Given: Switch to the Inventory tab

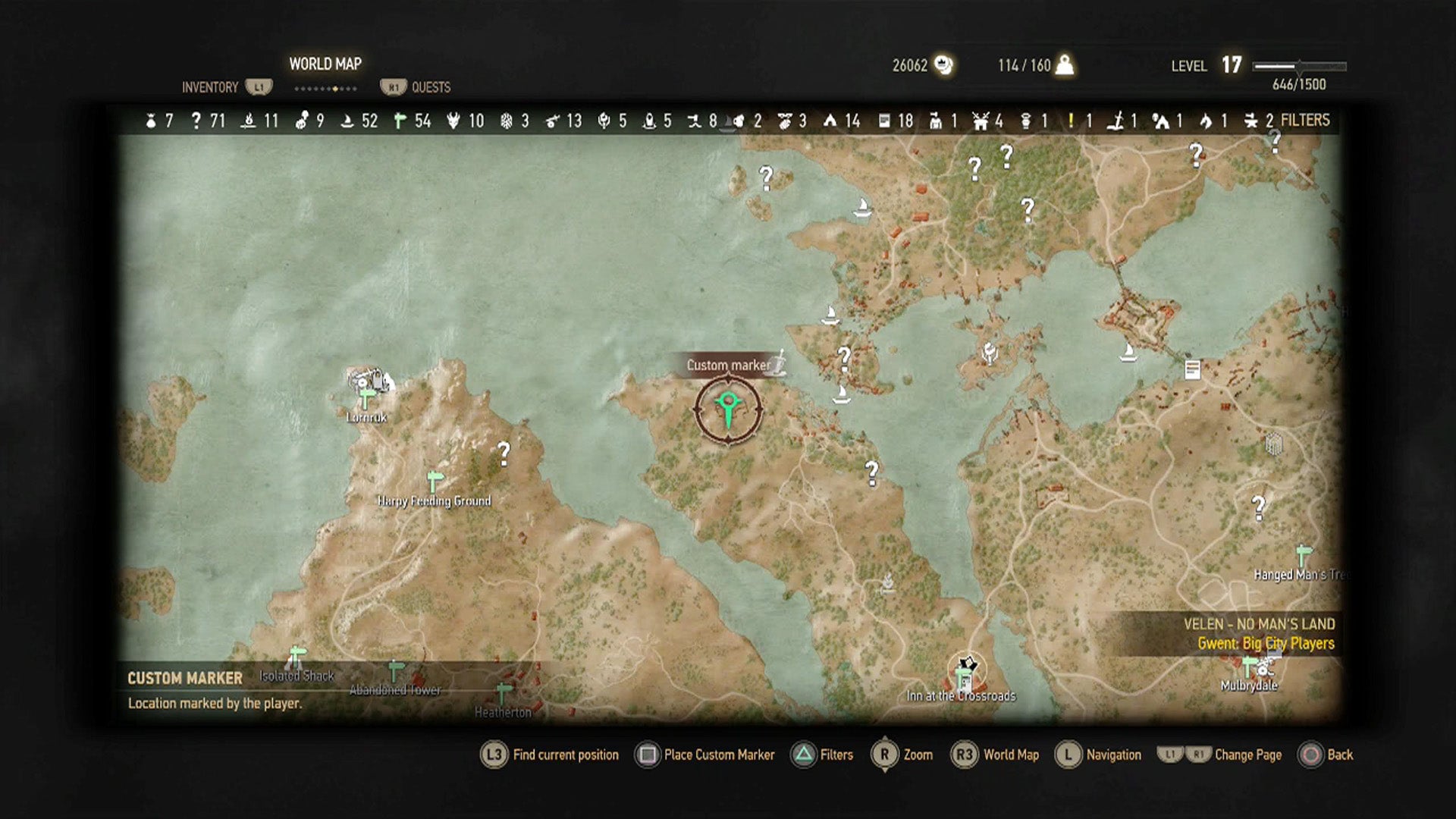Looking at the screenshot, I should click(x=210, y=87).
